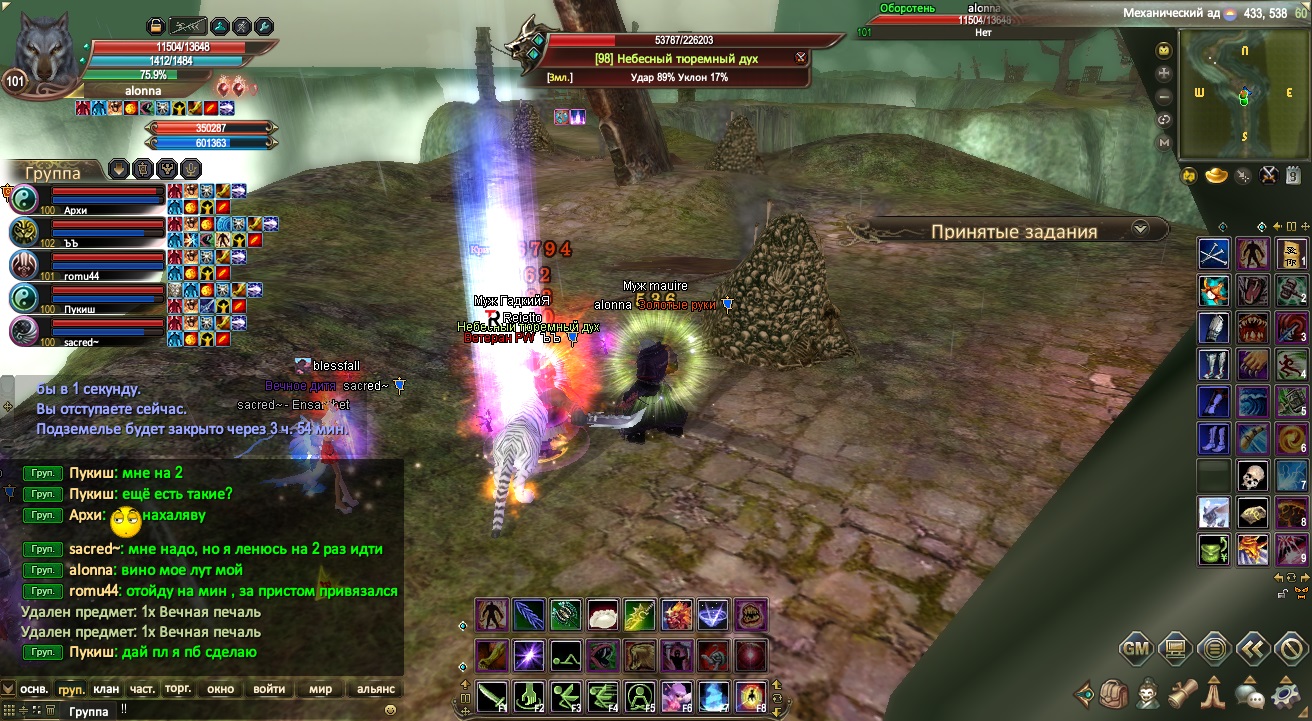1312x721 pixels.
Task: Open the world map with M button
Action: pos(1164,143)
